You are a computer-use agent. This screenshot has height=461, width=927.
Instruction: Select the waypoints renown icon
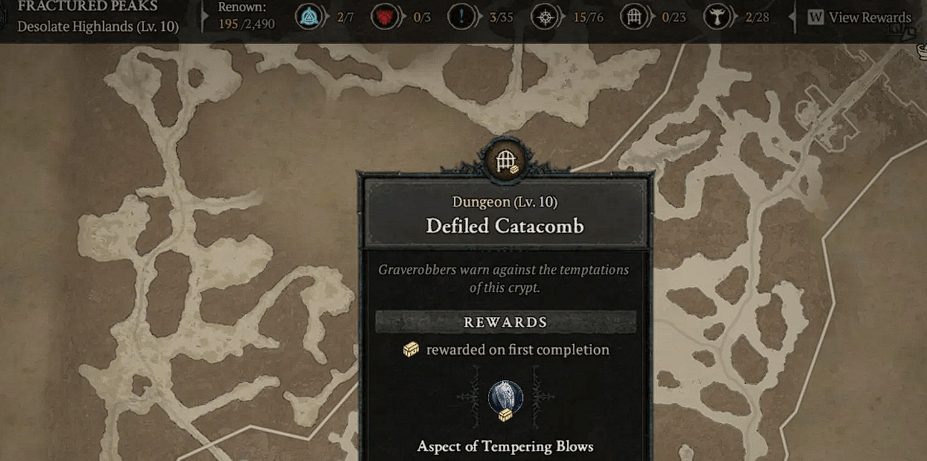click(x=309, y=17)
